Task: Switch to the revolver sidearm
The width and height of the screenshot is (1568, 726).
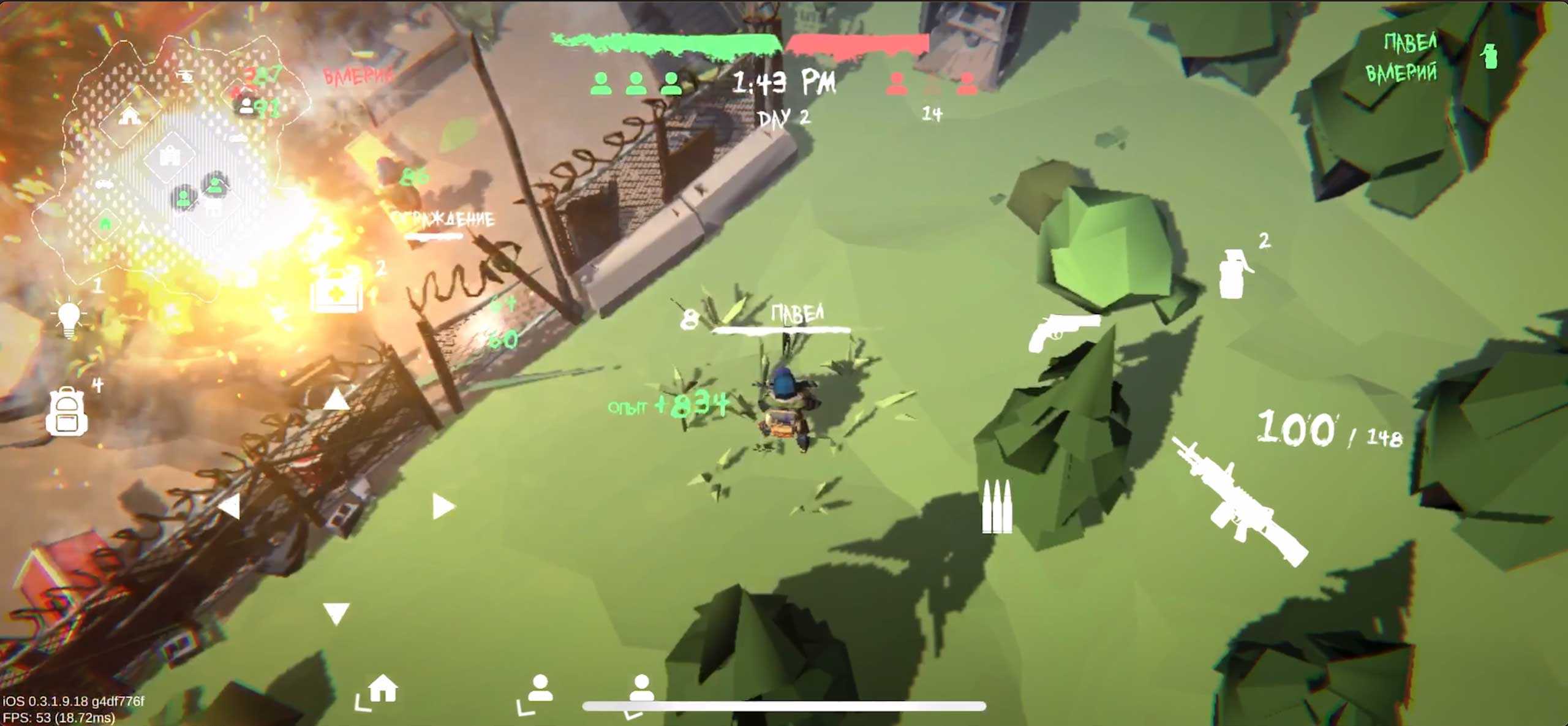Action: pyautogui.click(x=1063, y=333)
